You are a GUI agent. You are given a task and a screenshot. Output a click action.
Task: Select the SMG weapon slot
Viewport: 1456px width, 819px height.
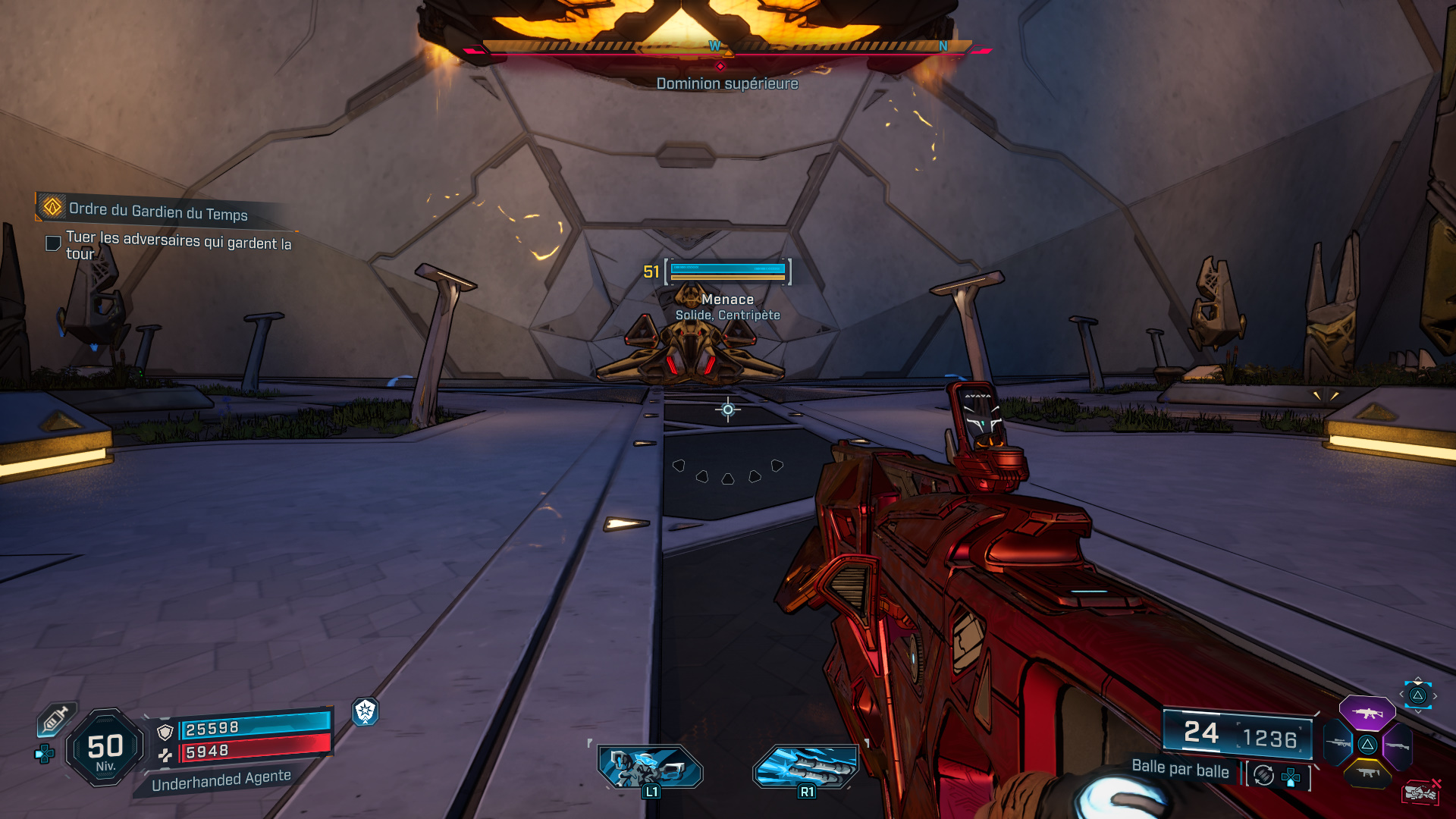click(1367, 773)
